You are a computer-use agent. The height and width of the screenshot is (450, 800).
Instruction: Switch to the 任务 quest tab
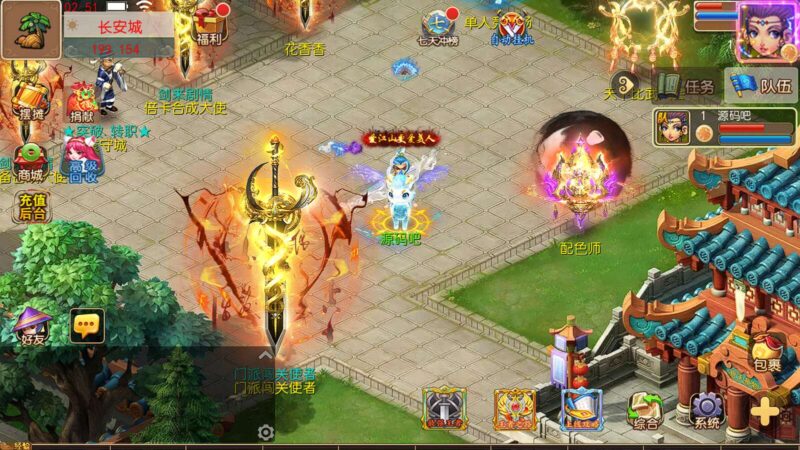[x=686, y=86]
